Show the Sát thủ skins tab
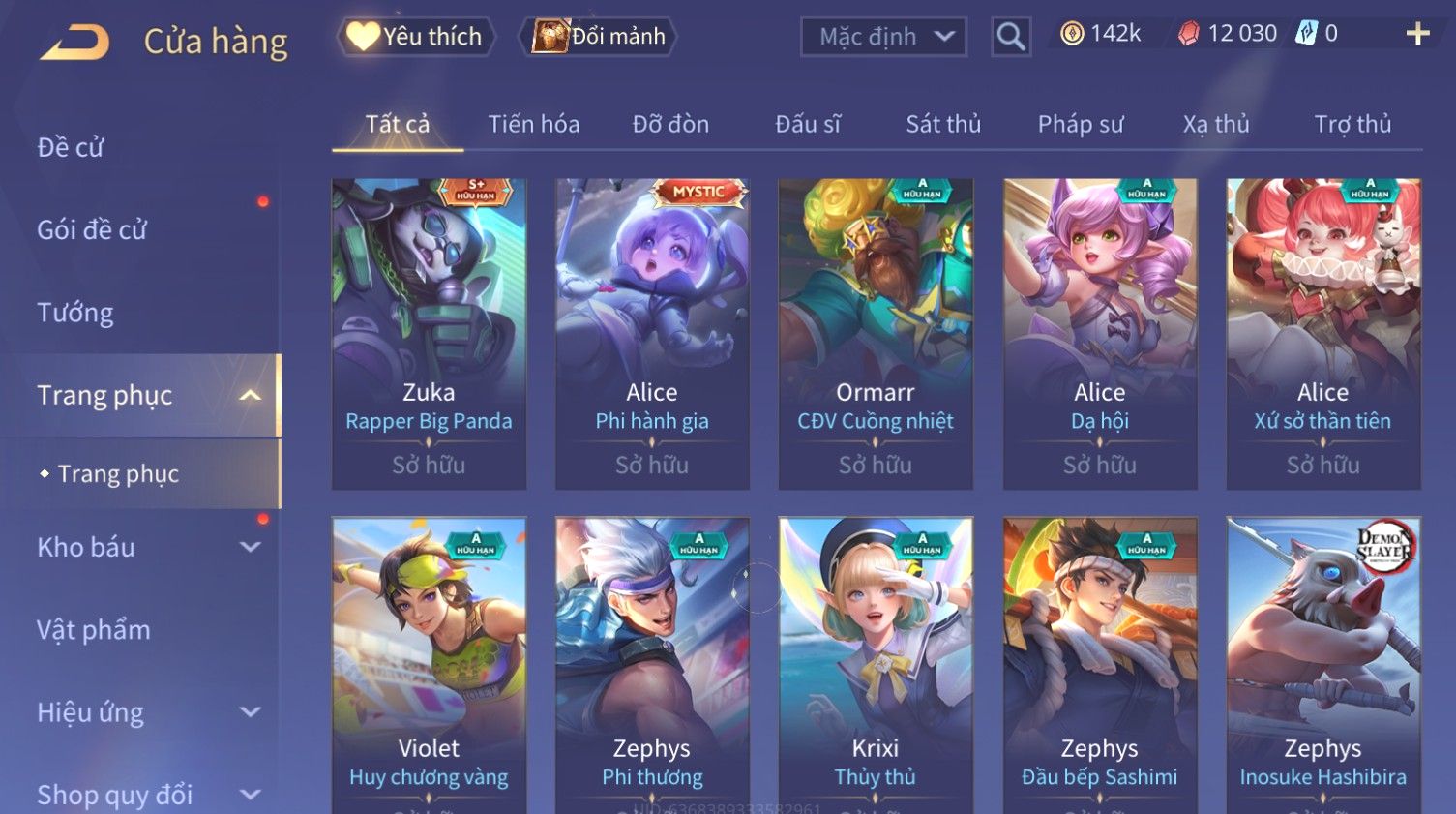 [x=943, y=124]
